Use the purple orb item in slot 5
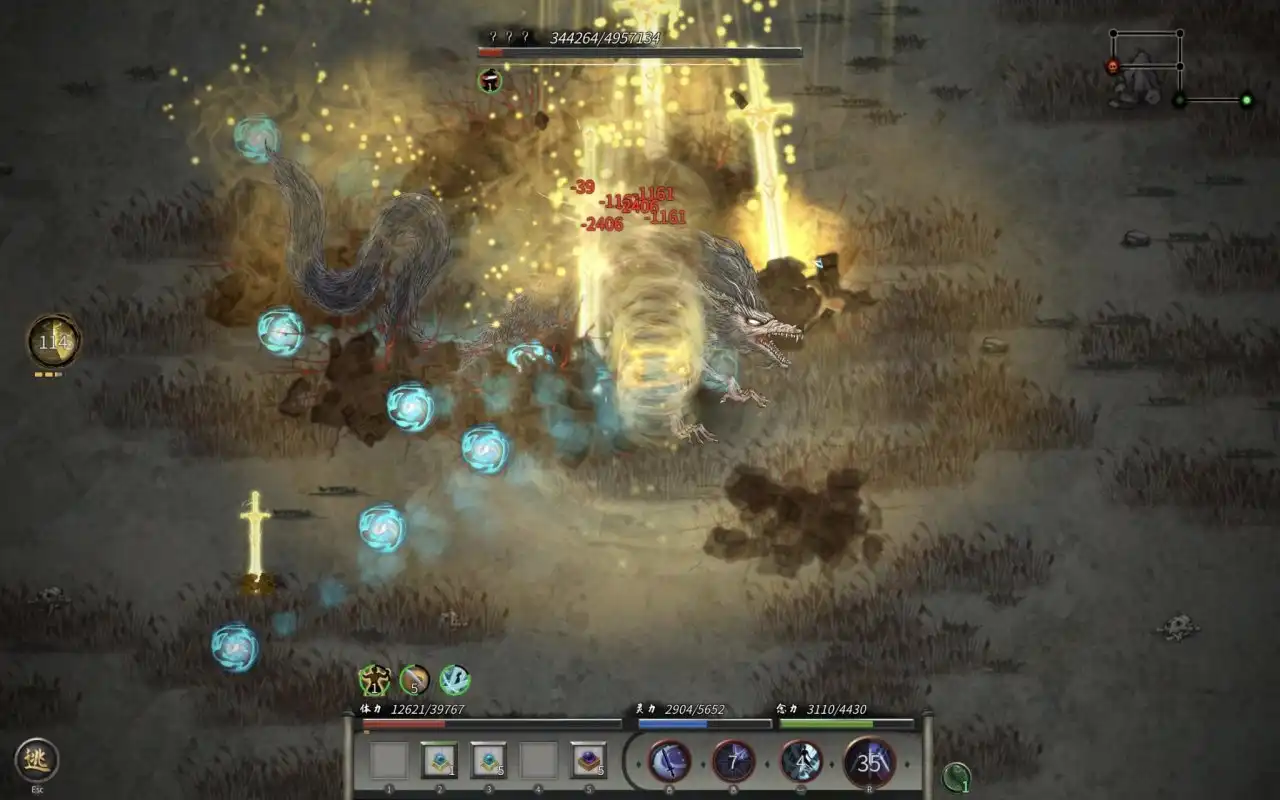The height and width of the screenshot is (800, 1280). [x=589, y=760]
